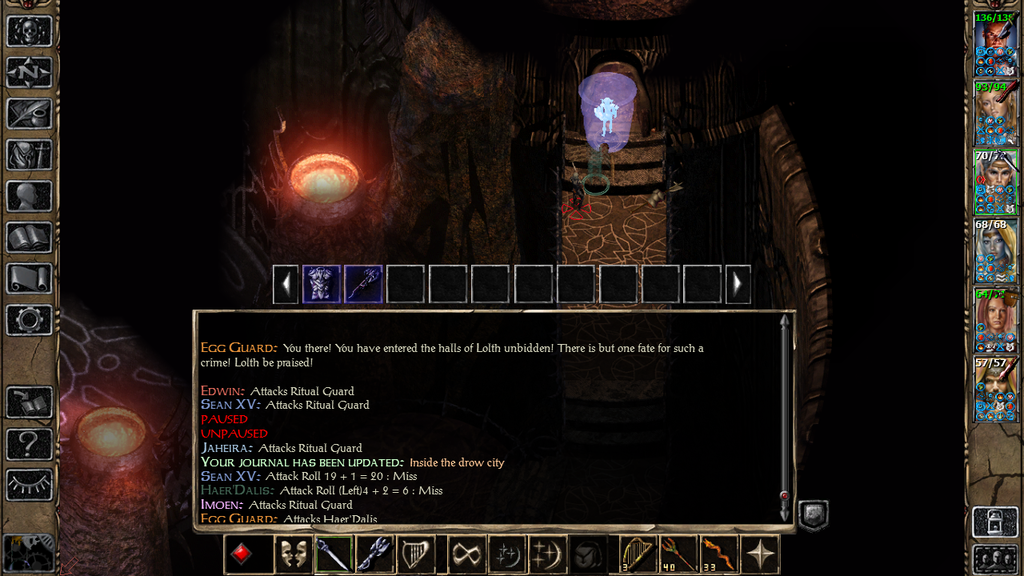This screenshot has width=1024, height=576.
Task: Activate the theater masks thieving button
Action: click(291, 554)
